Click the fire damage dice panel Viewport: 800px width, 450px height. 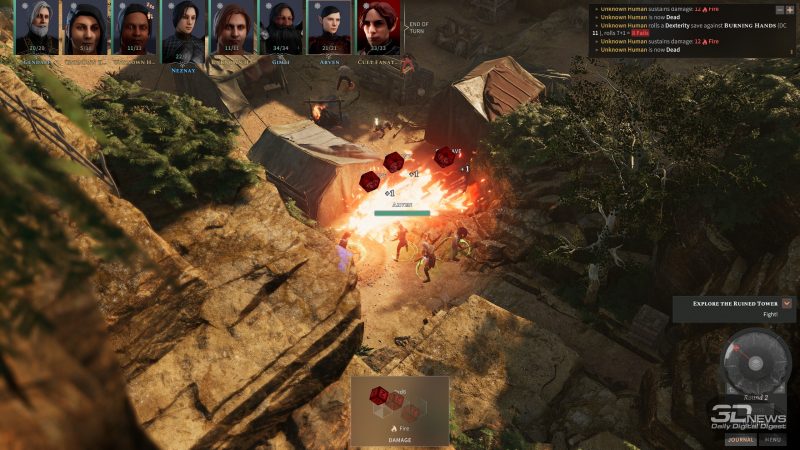pyautogui.click(x=400, y=410)
